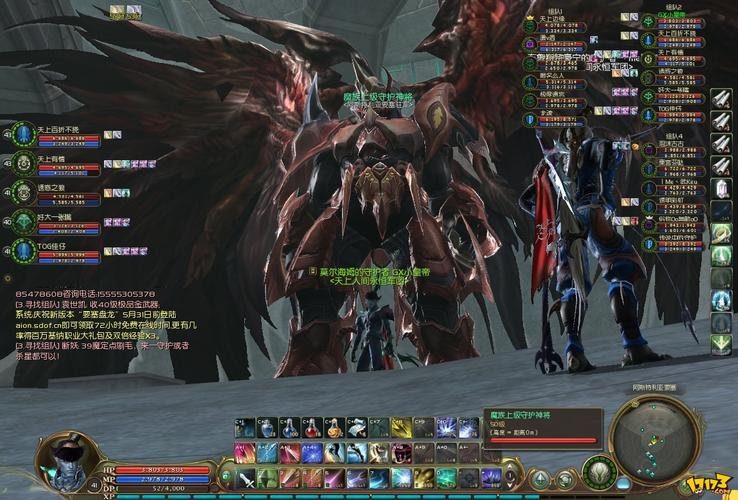The image size is (738, 500).
Task: Activate the green down-arrow icon in side bar
Action: [x=721, y=345]
